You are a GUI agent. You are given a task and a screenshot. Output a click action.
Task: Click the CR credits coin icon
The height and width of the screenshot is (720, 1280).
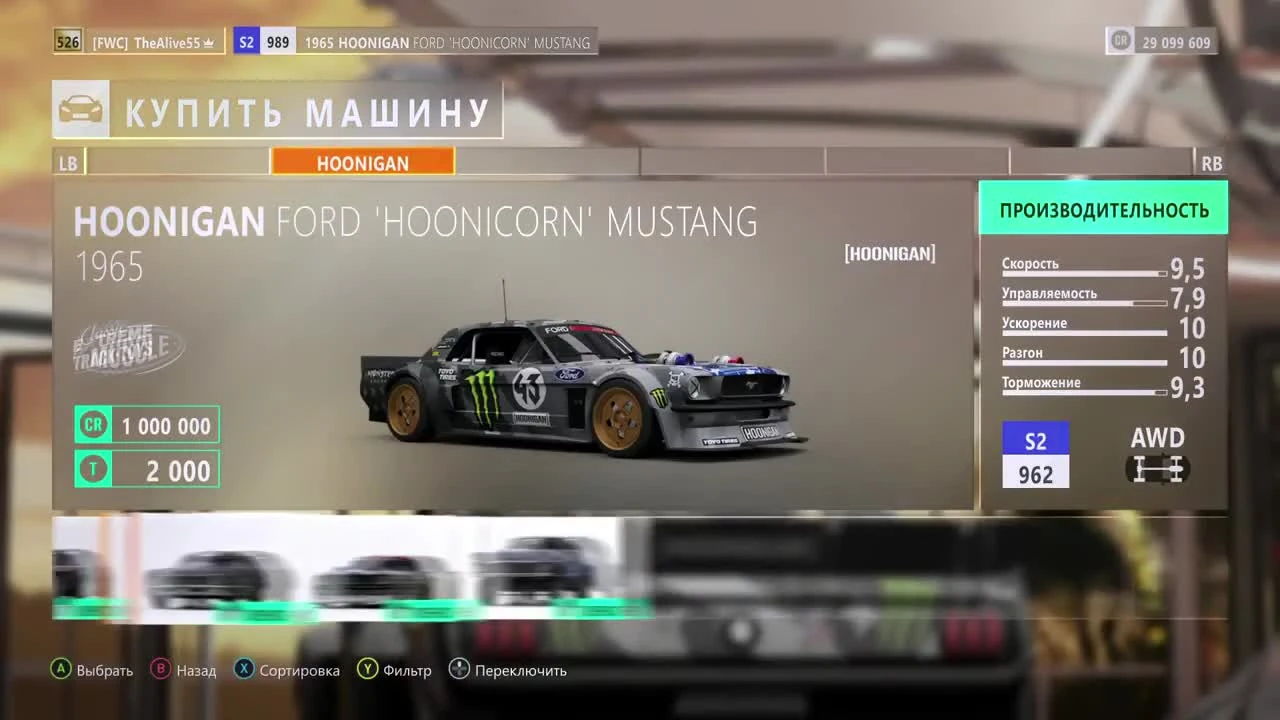pyautogui.click(x=93, y=424)
